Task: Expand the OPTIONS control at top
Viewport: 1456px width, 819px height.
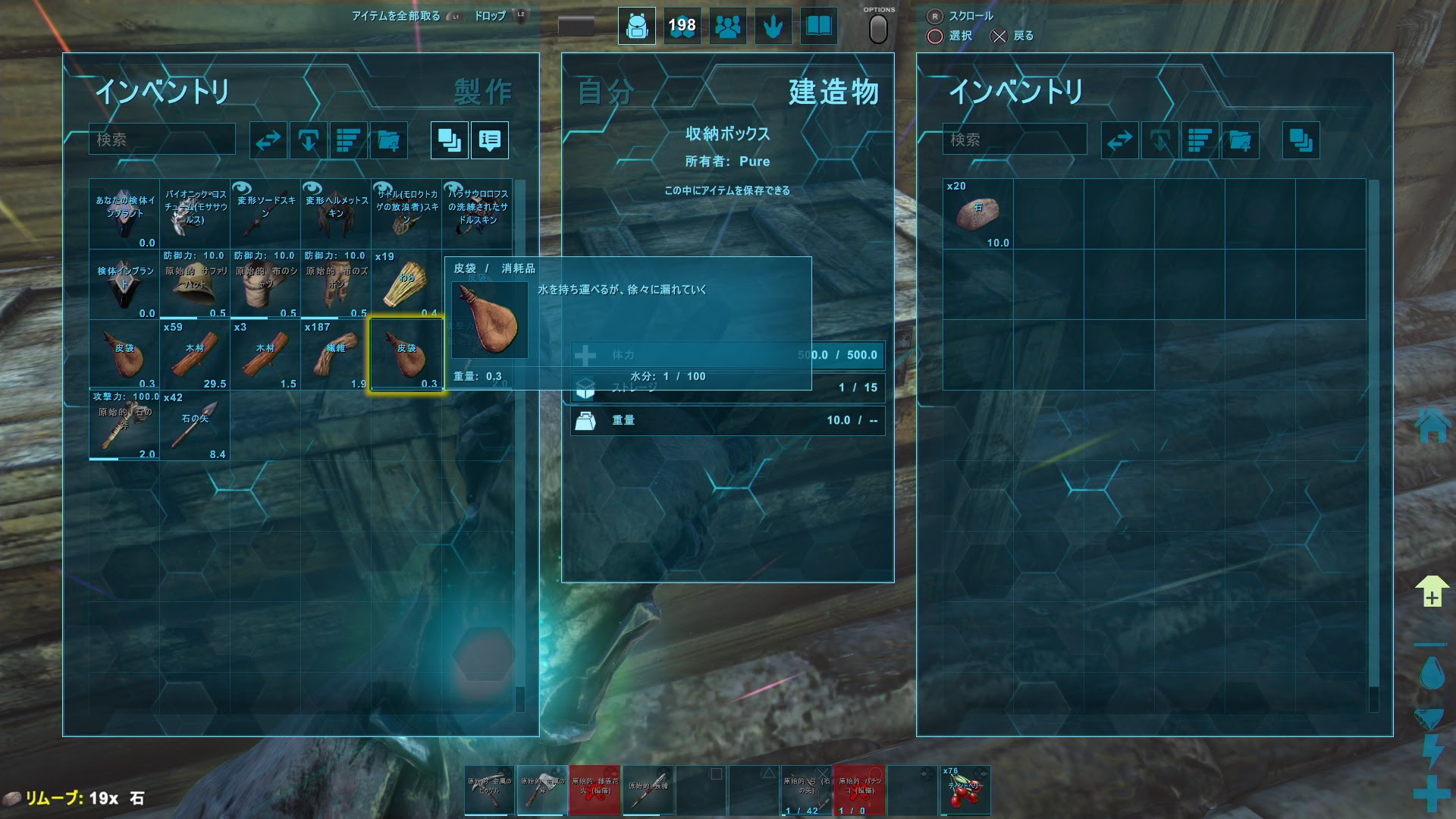Action: tap(877, 27)
